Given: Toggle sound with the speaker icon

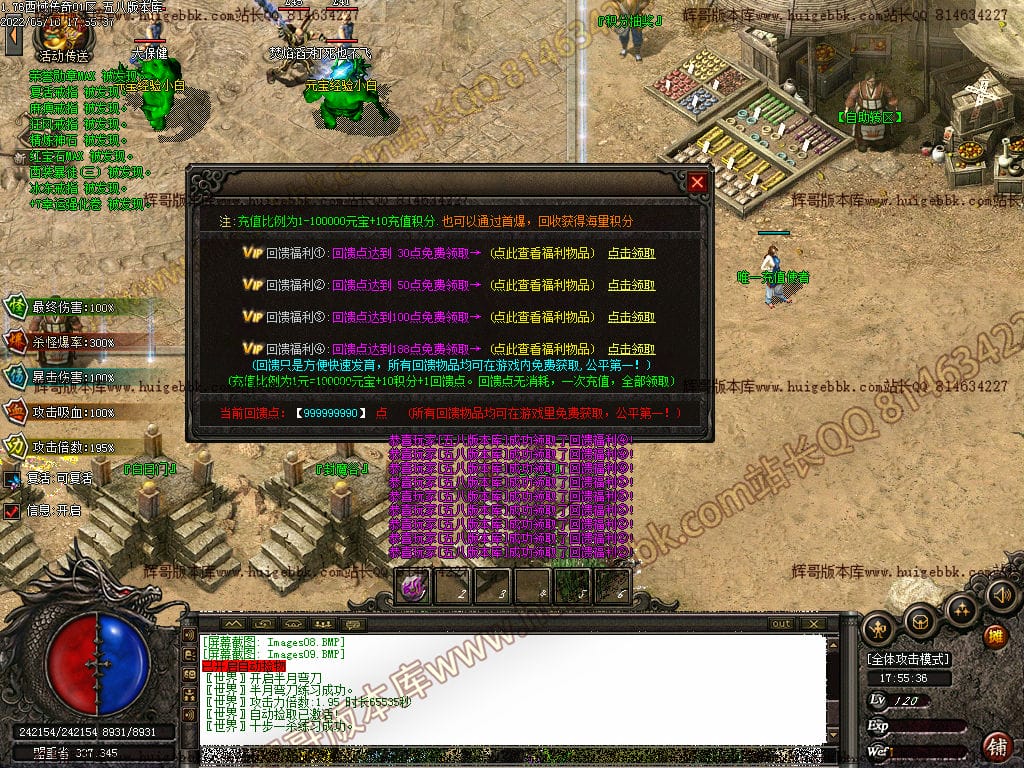Looking at the screenshot, I should pos(1000,596).
